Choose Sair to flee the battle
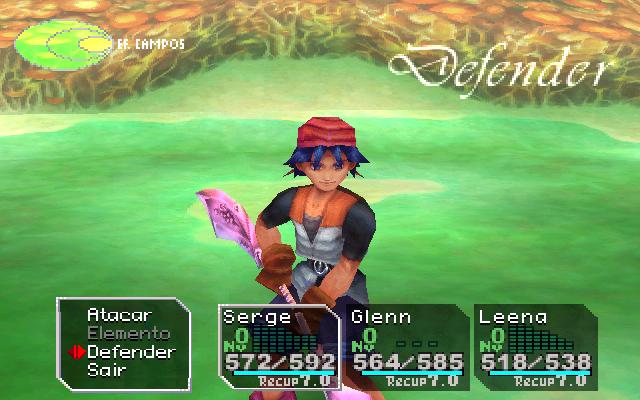 click(x=106, y=370)
